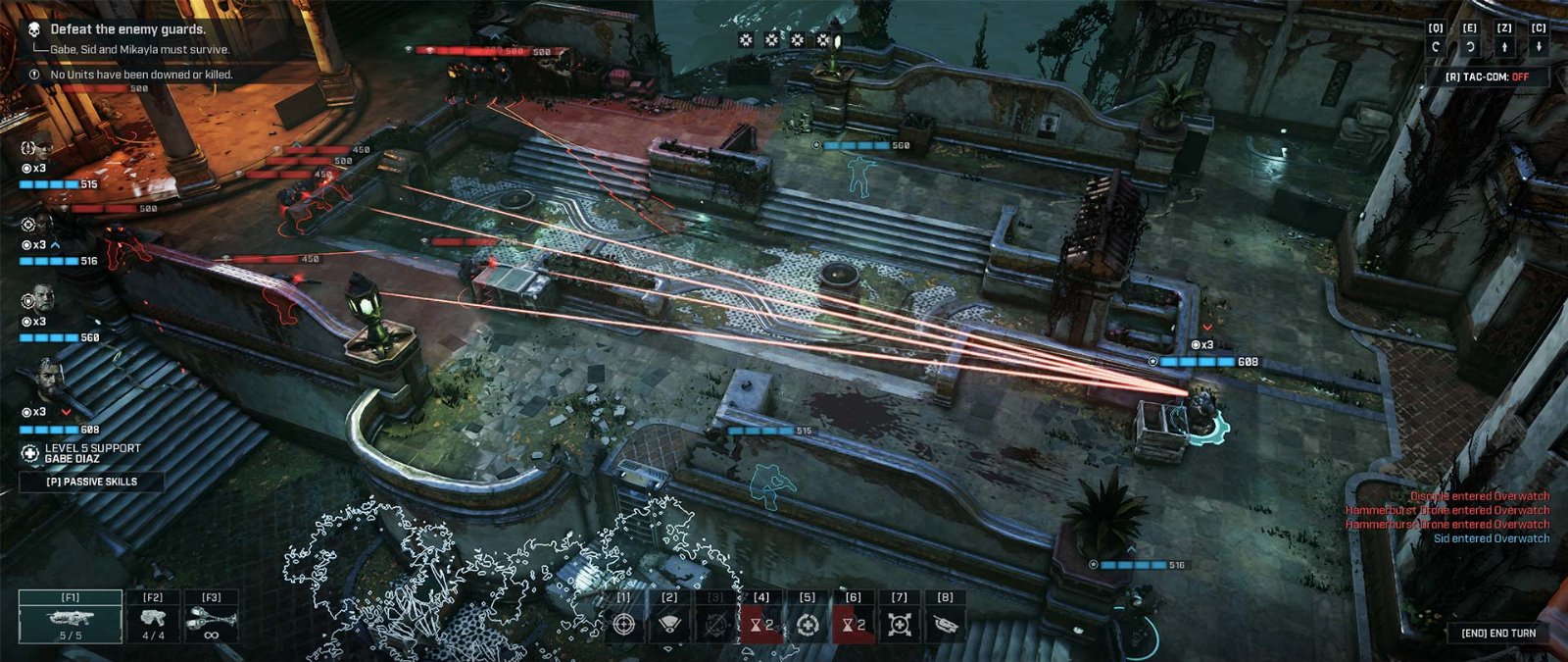This screenshot has width=1568, height=662.
Task: Activate the medical cross with arrows ability
Action: (900, 624)
